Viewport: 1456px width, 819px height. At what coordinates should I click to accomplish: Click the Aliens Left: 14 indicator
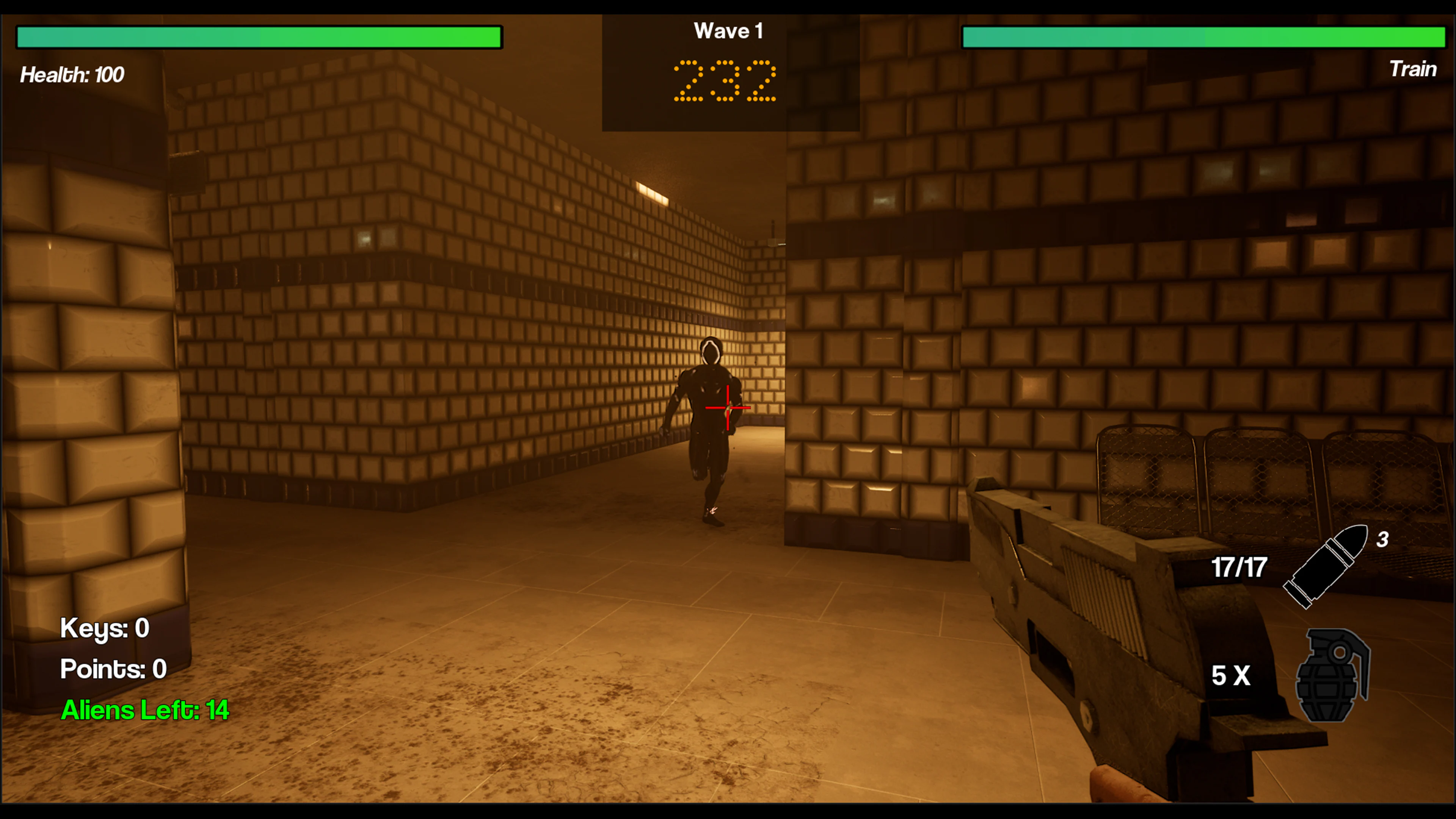[145, 711]
